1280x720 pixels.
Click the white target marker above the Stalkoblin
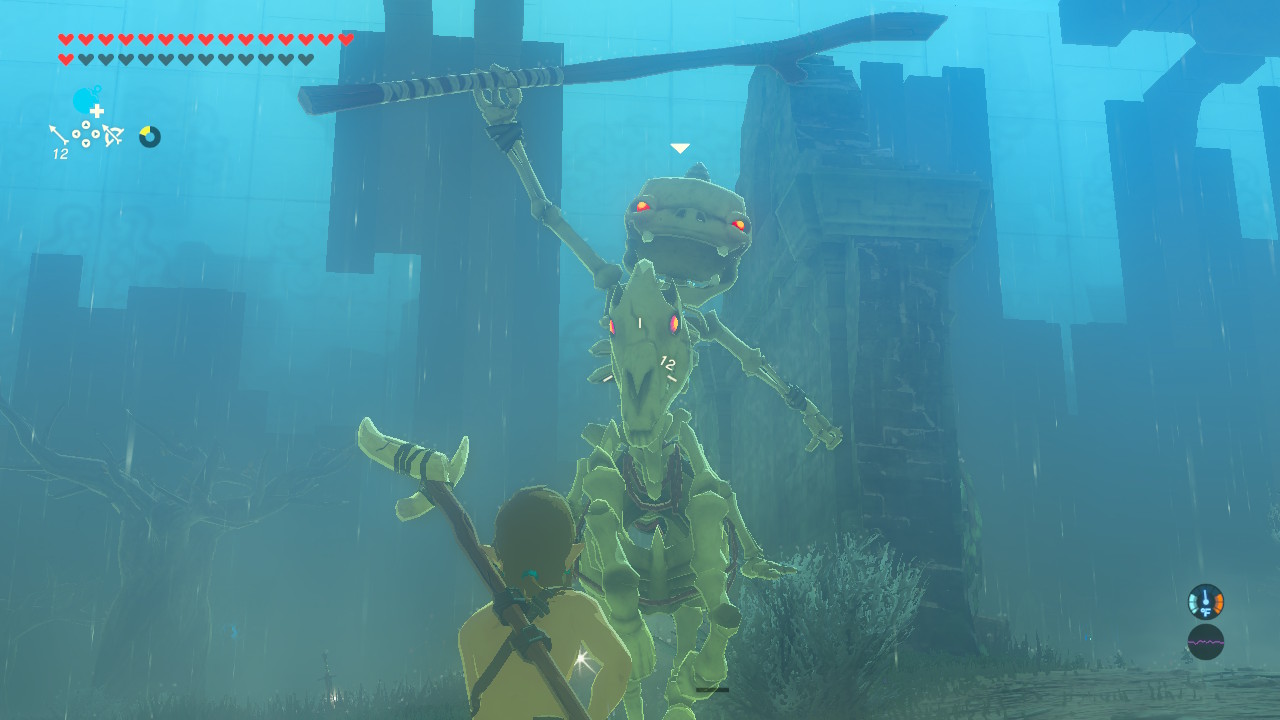(x=679, y=146)
